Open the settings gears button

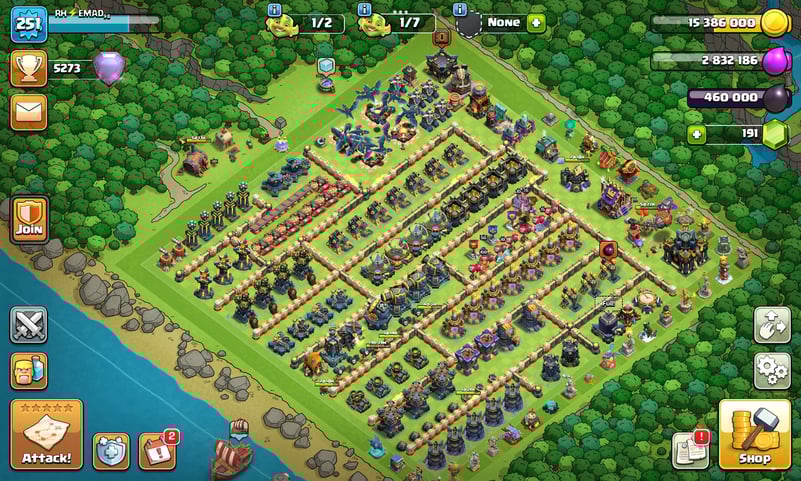coord(772,370)
